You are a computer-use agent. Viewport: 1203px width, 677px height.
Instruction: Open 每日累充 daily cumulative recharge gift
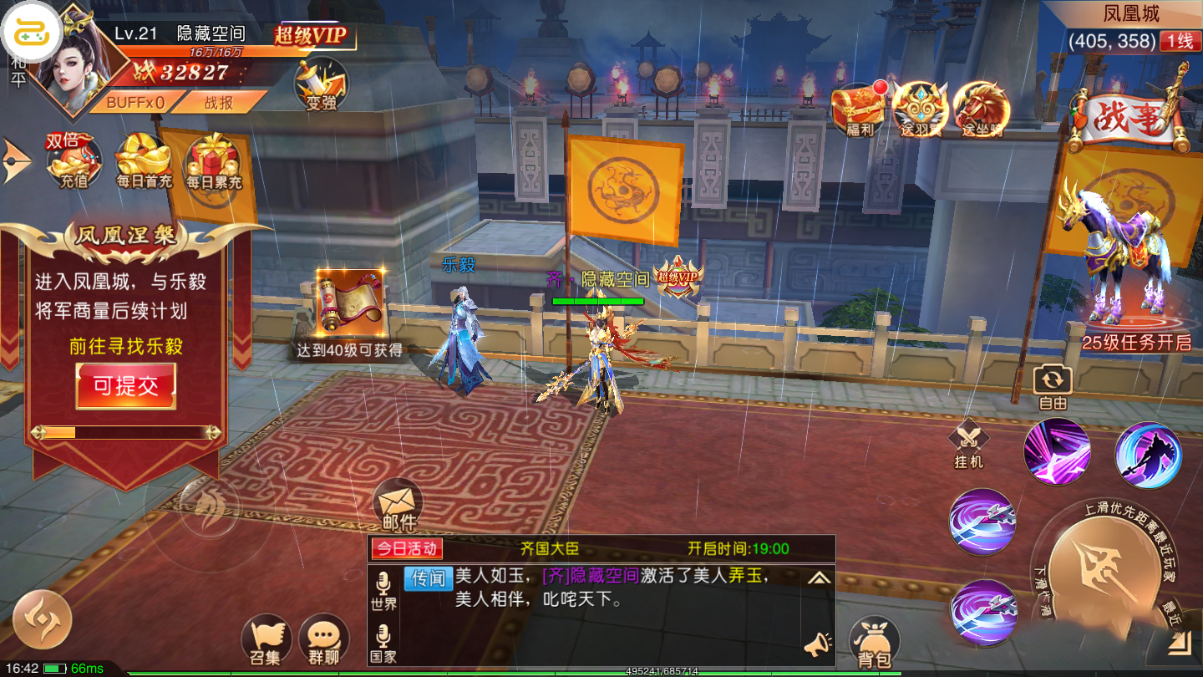tap(213, 161)
